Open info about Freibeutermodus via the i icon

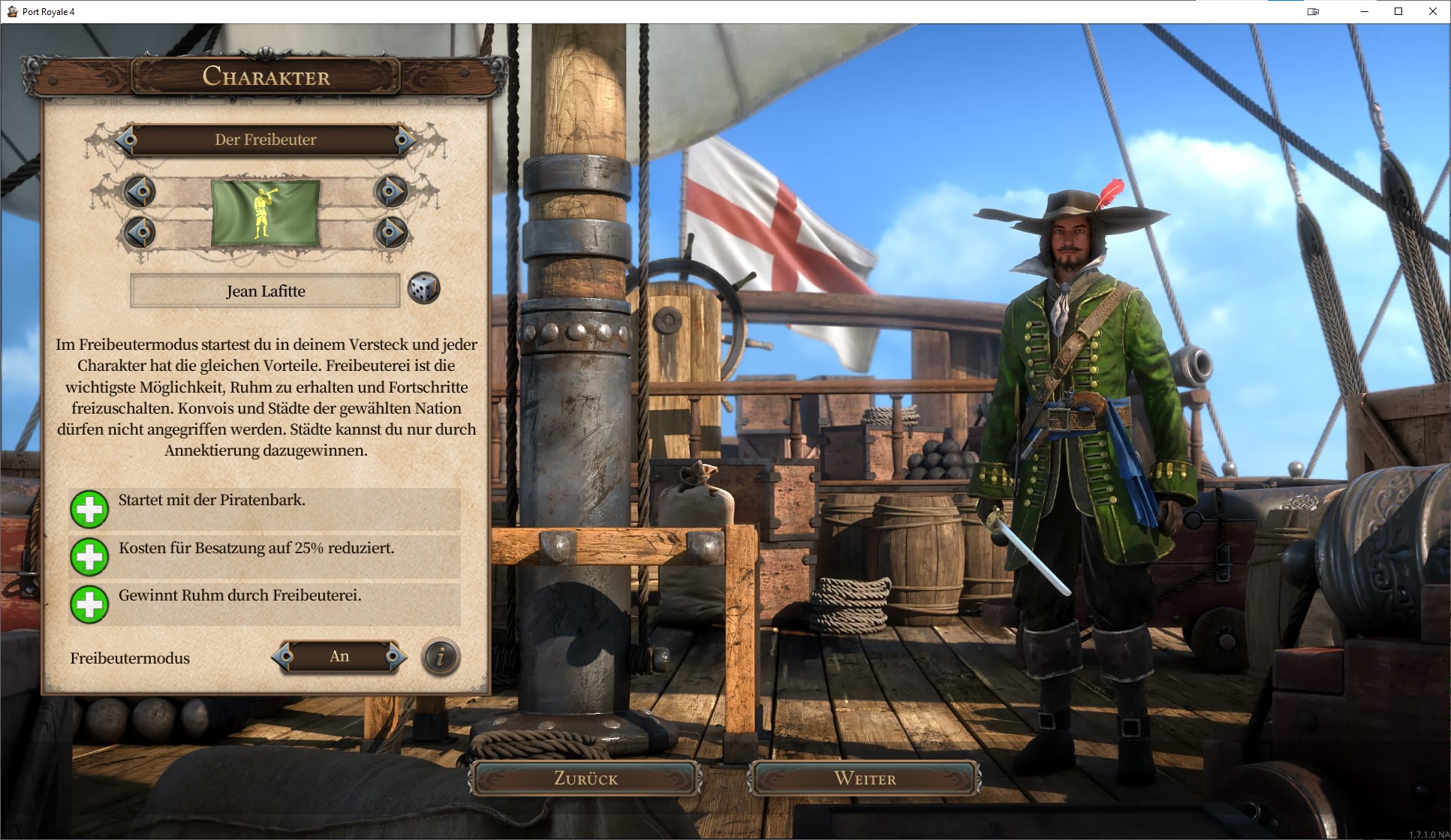point(439,658)
